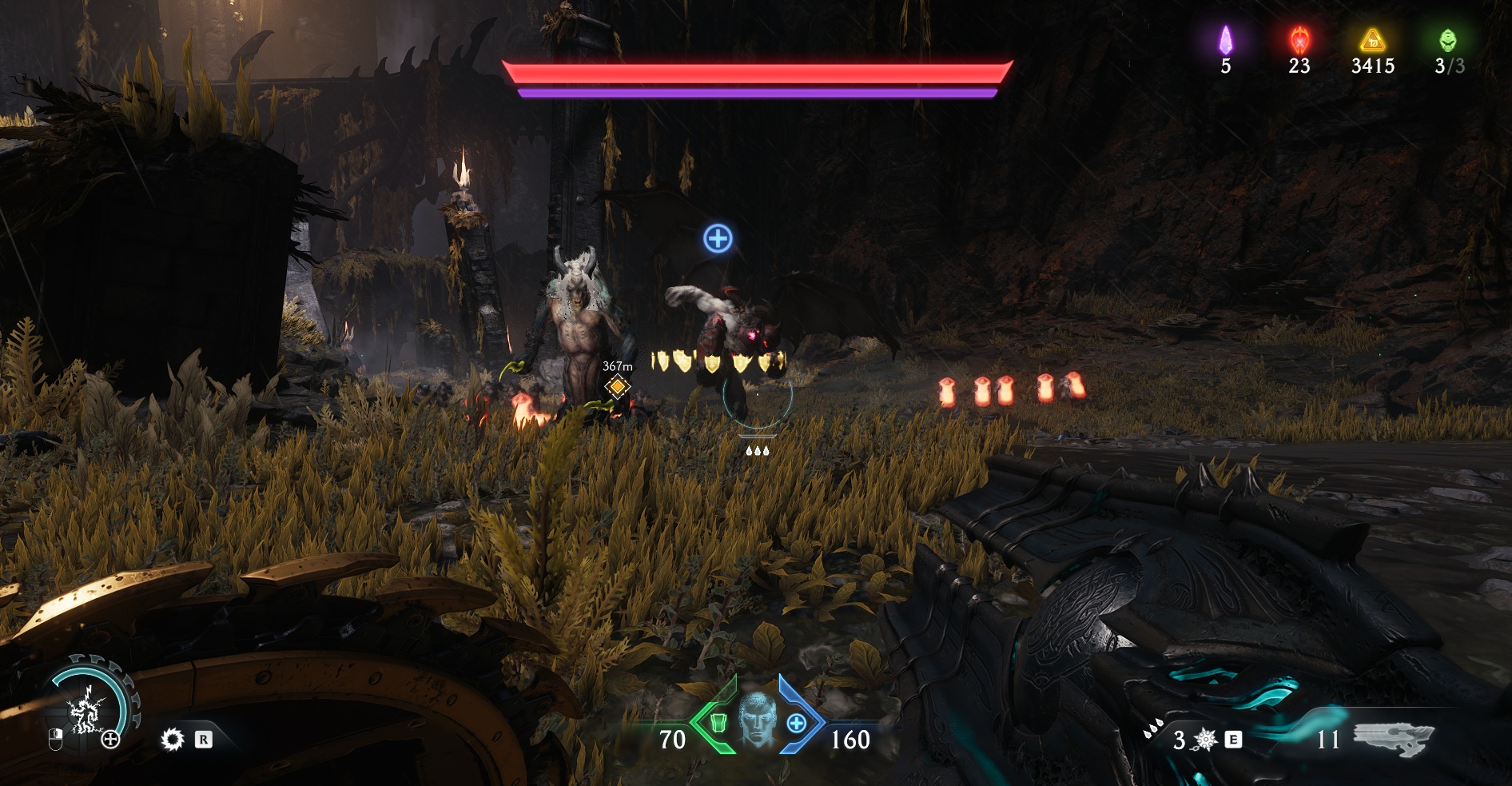Open the gold currency icon
The image size is (1512, 786).
[x=1372, y=39]
